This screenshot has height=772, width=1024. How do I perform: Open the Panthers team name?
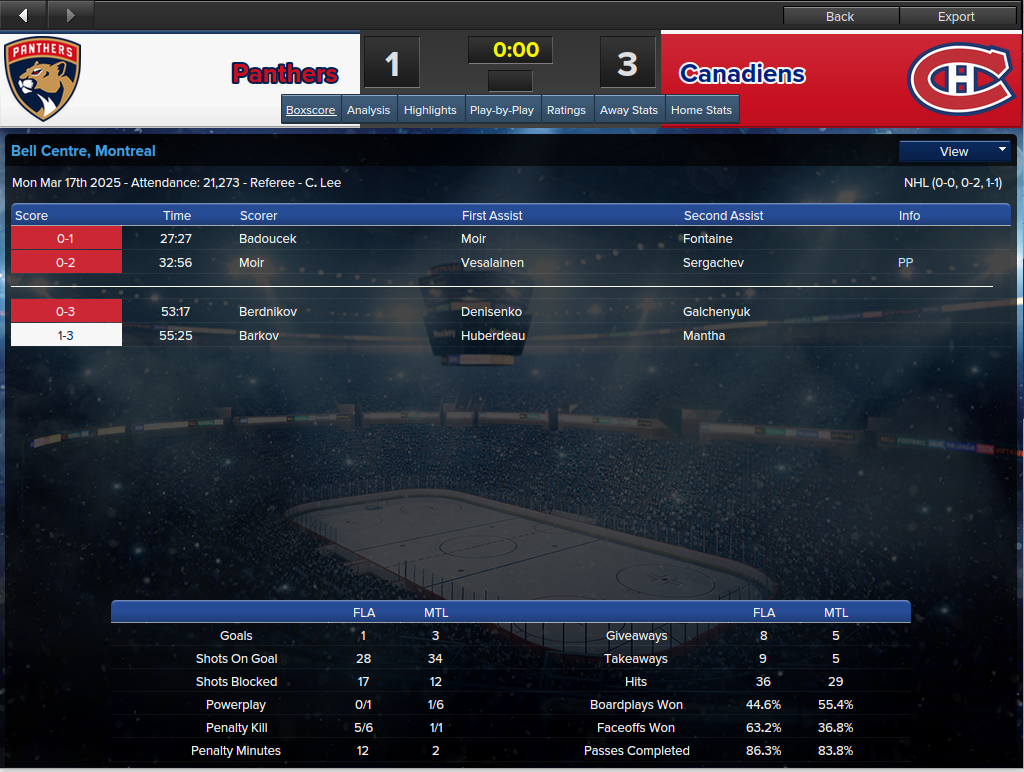tap(285, 74)
